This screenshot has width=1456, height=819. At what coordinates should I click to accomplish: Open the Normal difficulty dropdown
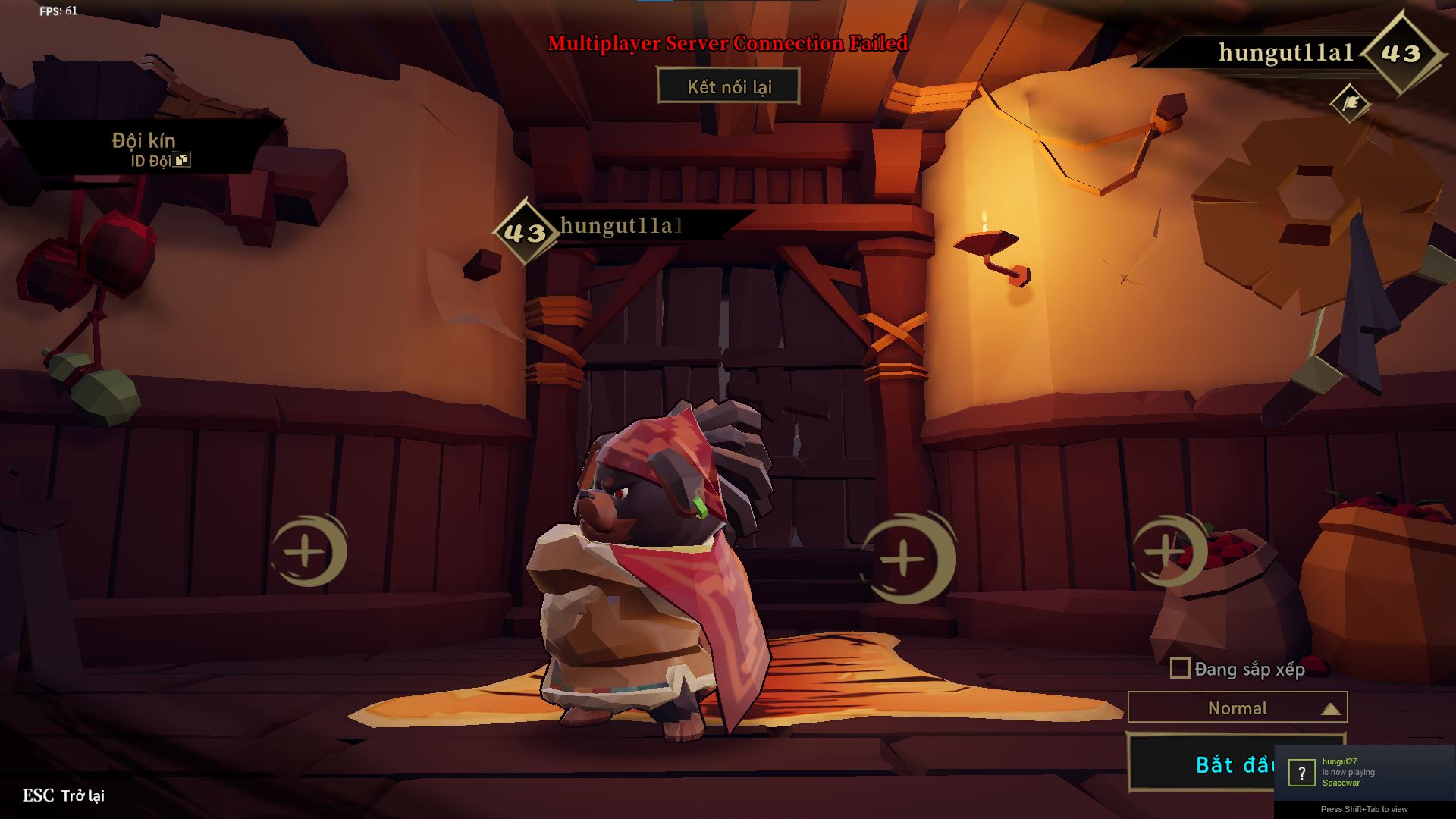point(1237,708)
